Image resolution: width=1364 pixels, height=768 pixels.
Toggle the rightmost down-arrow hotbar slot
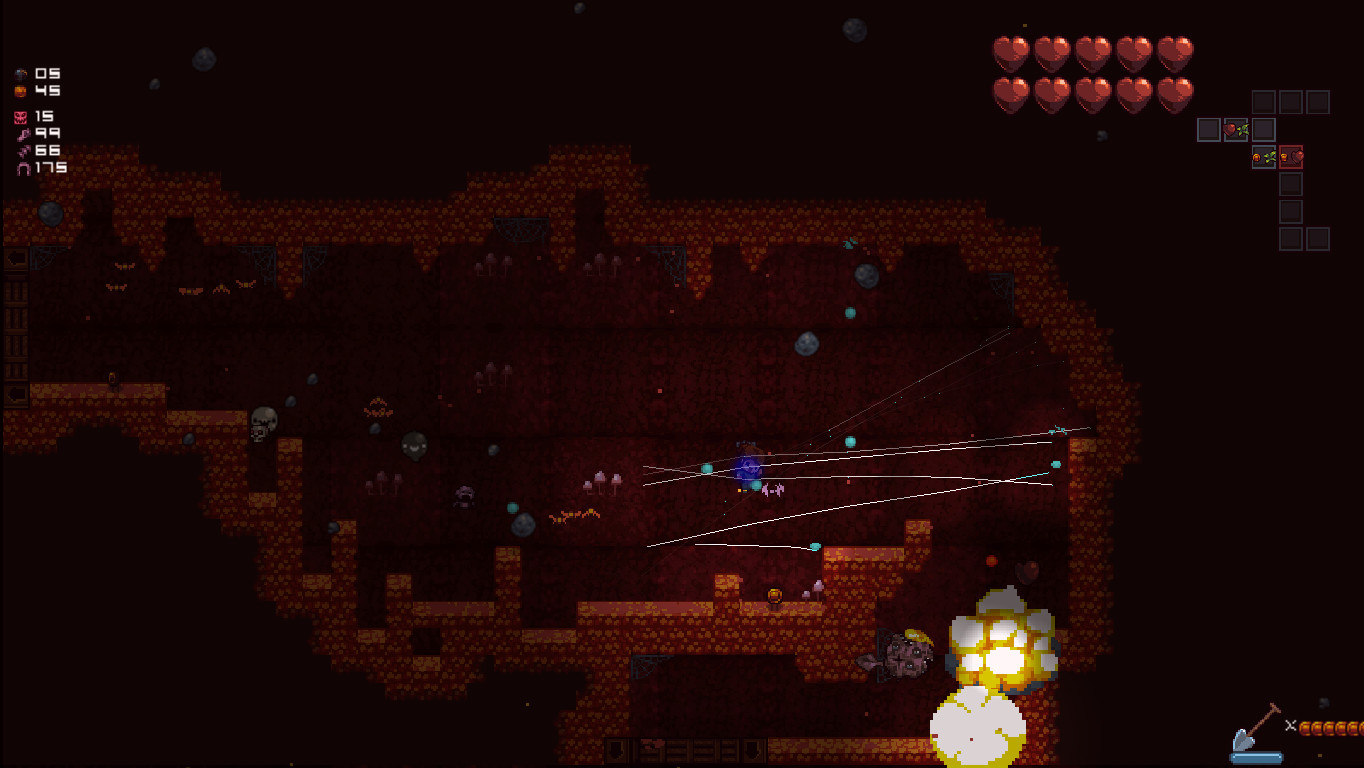(753, 750)
